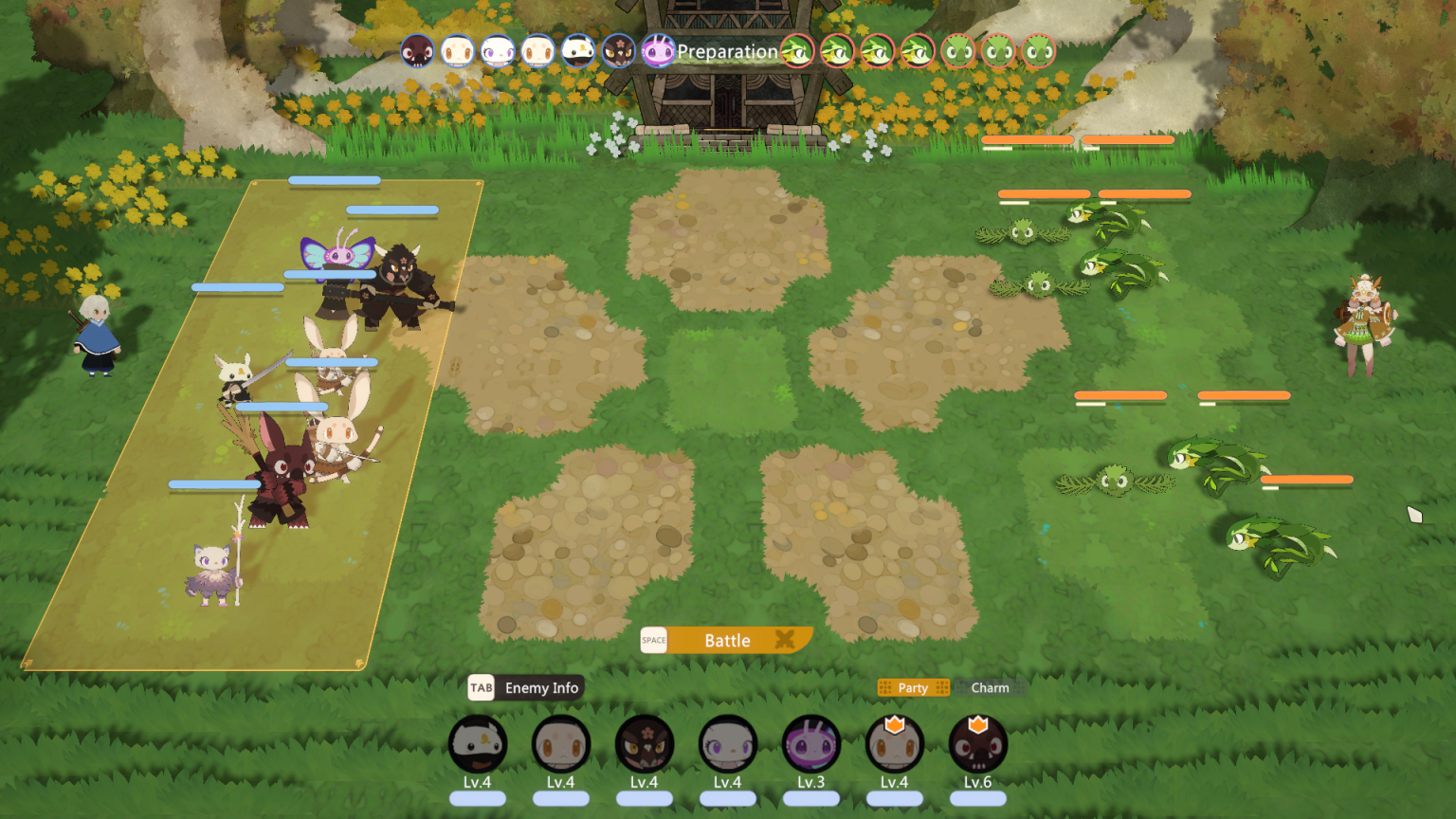Viewport: 1456px width, 819px height.
Task: Select the Lv.3 purple bug portrait in the roster
Action: click(x=810, y=748)
